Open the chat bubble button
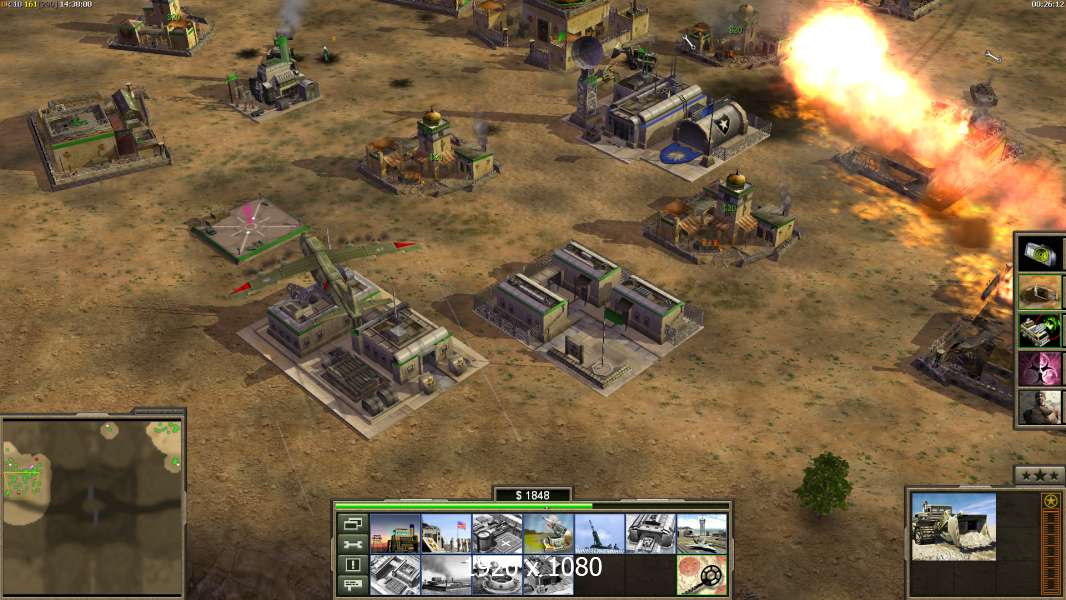This screenshot has width=1066, height=600. click(x=352, y=586)
